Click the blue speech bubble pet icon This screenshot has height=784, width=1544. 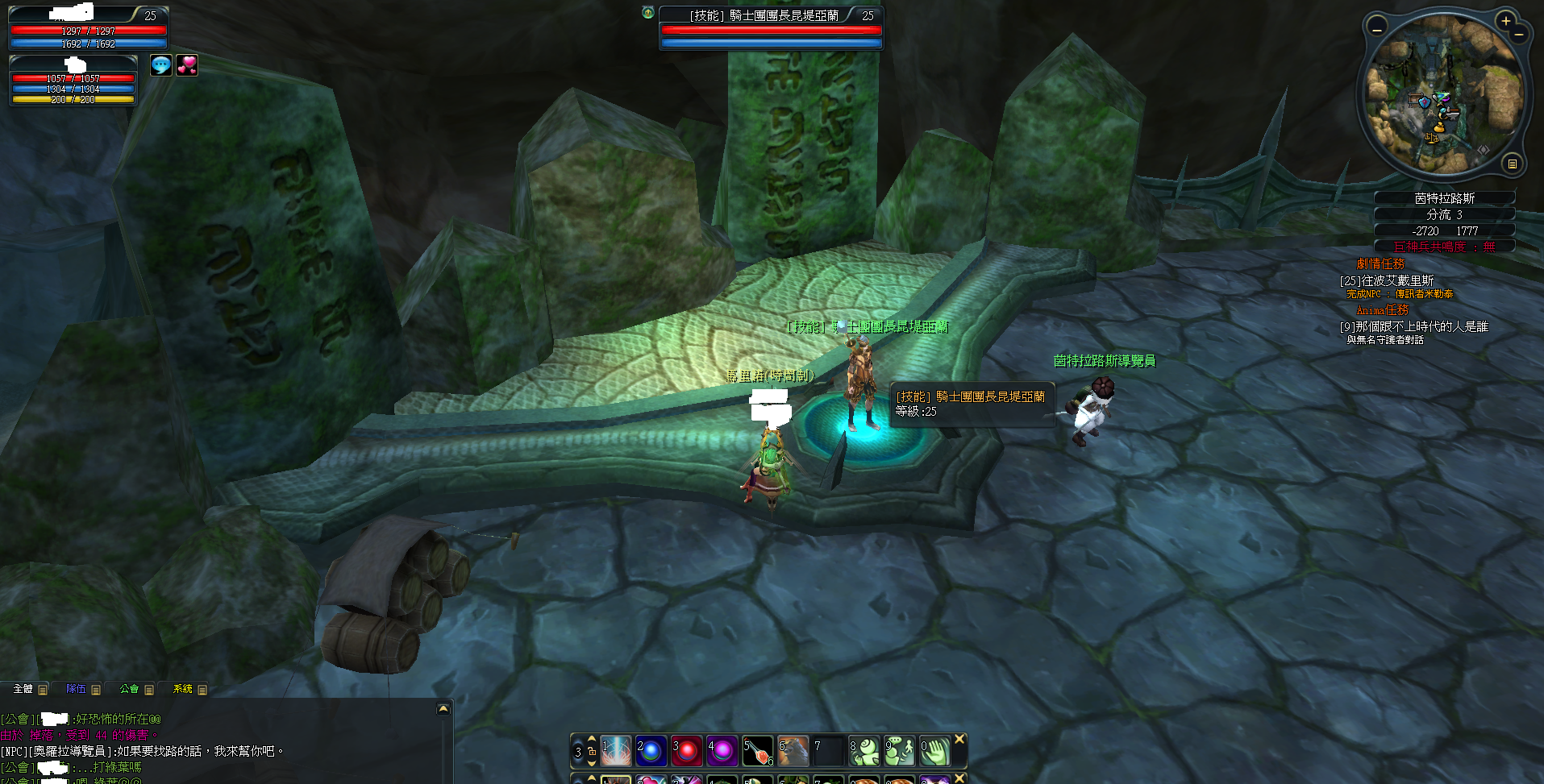[x=161, y=65]
